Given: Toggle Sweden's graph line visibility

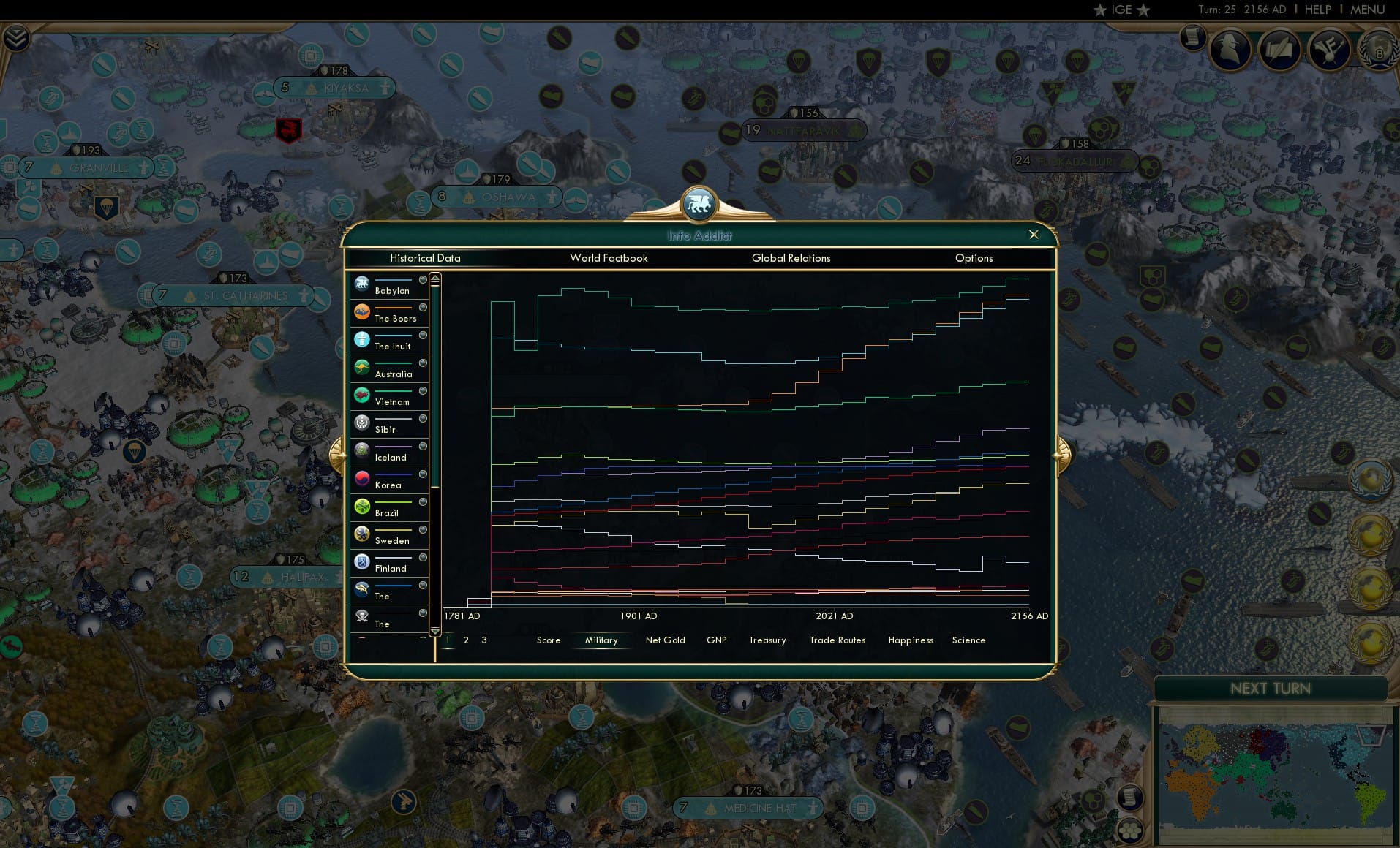Looking at the screenshot, I should point(422,529).
